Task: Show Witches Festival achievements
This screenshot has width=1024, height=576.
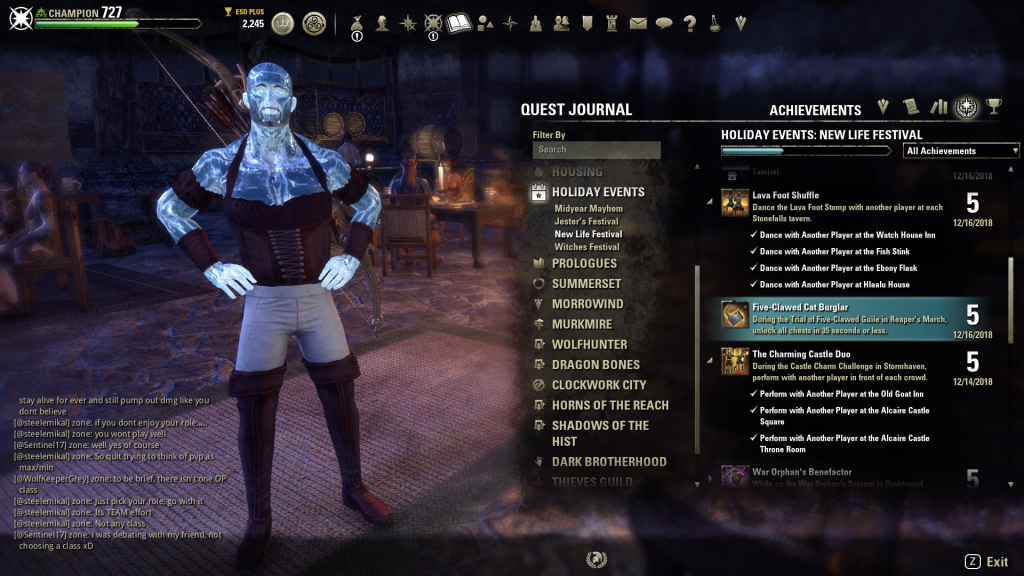Action: tap(587, 247)
